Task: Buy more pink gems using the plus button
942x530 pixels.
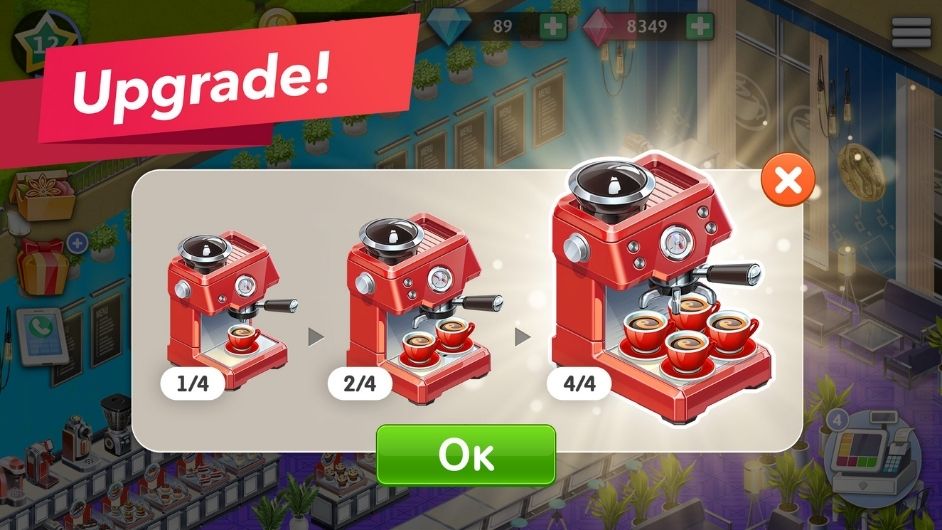Action: click(x=700, y=27)
